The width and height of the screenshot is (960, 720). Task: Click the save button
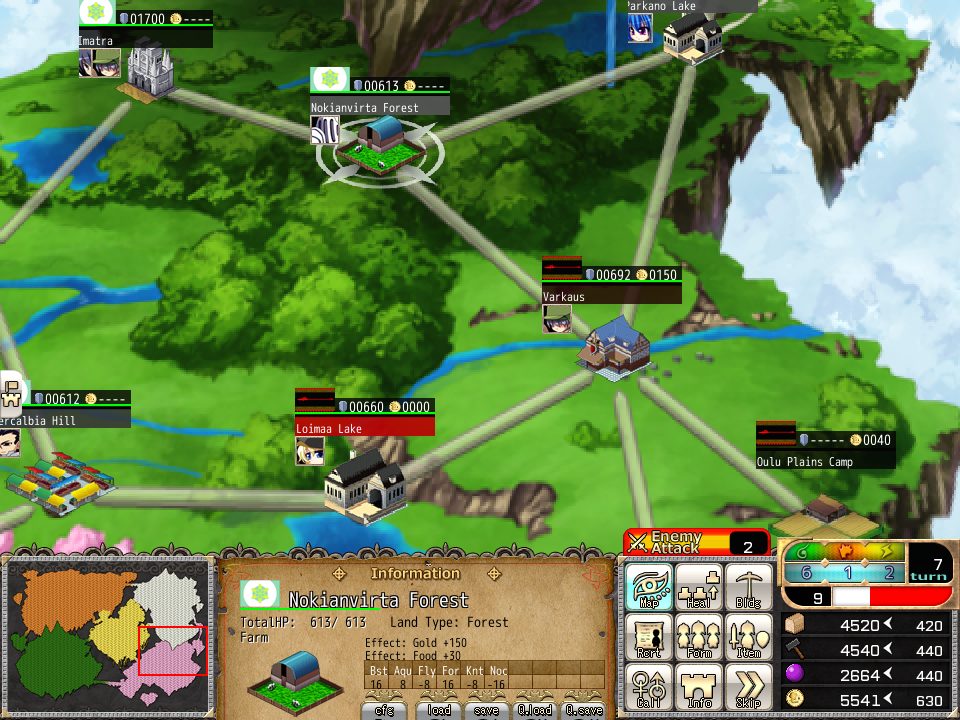coord(488,710)
